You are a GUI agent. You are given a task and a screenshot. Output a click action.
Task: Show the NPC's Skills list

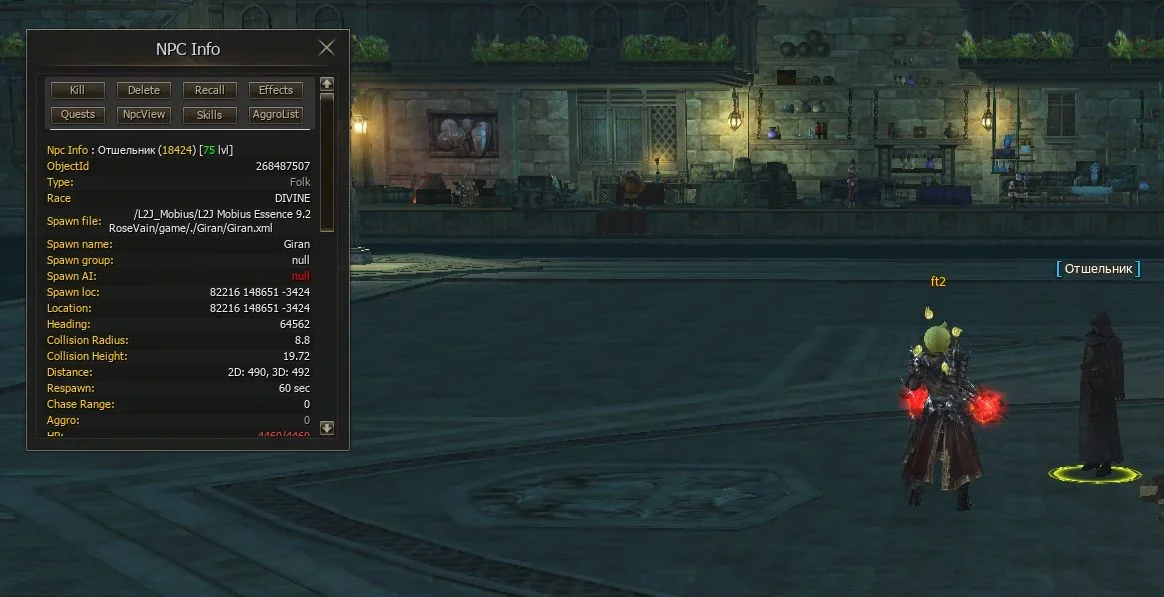click(209, 115)
